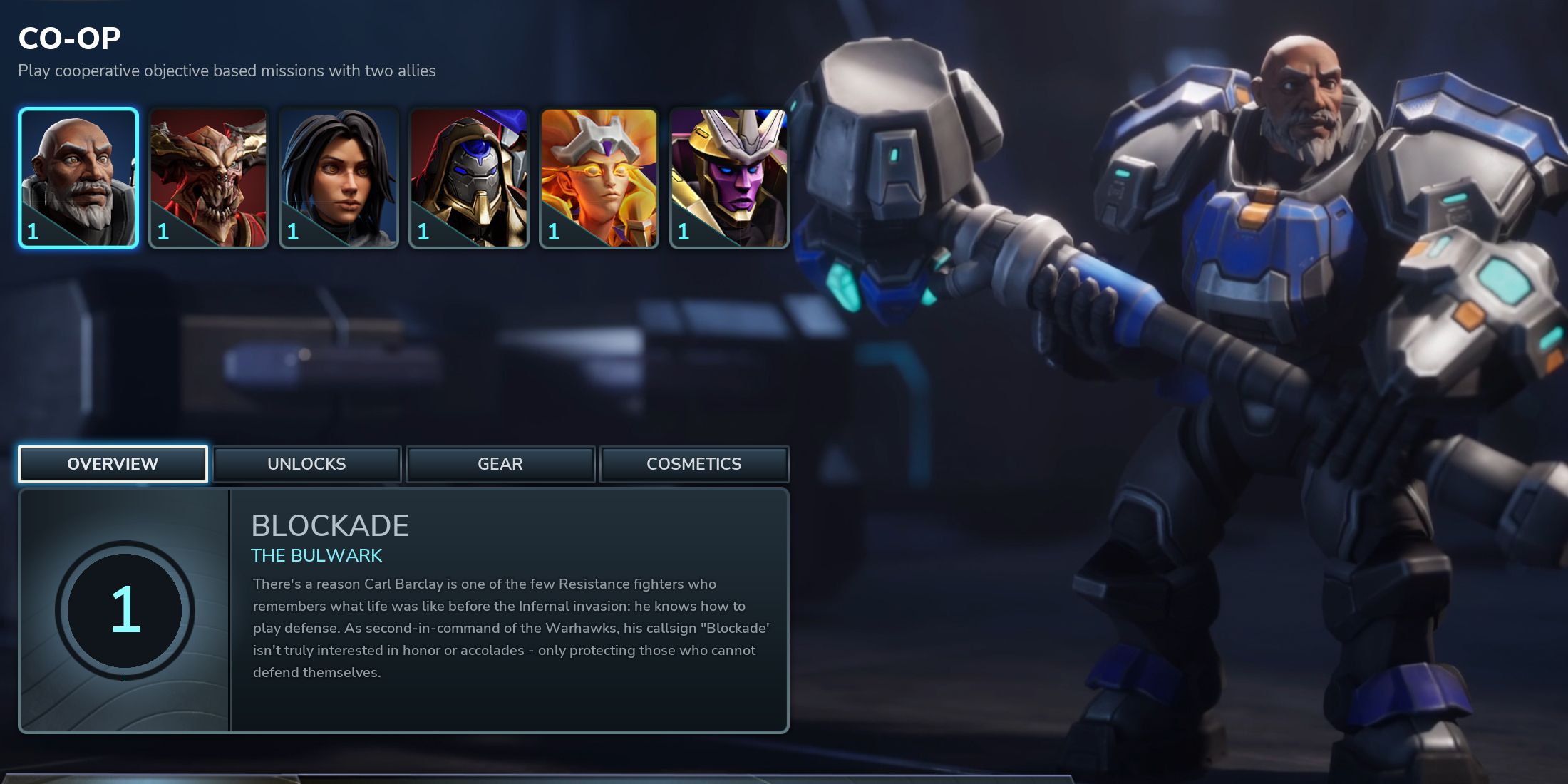Pick the dark-haired woman commander portrait
The image size is (1568, 784).
(x=339, y=178)
